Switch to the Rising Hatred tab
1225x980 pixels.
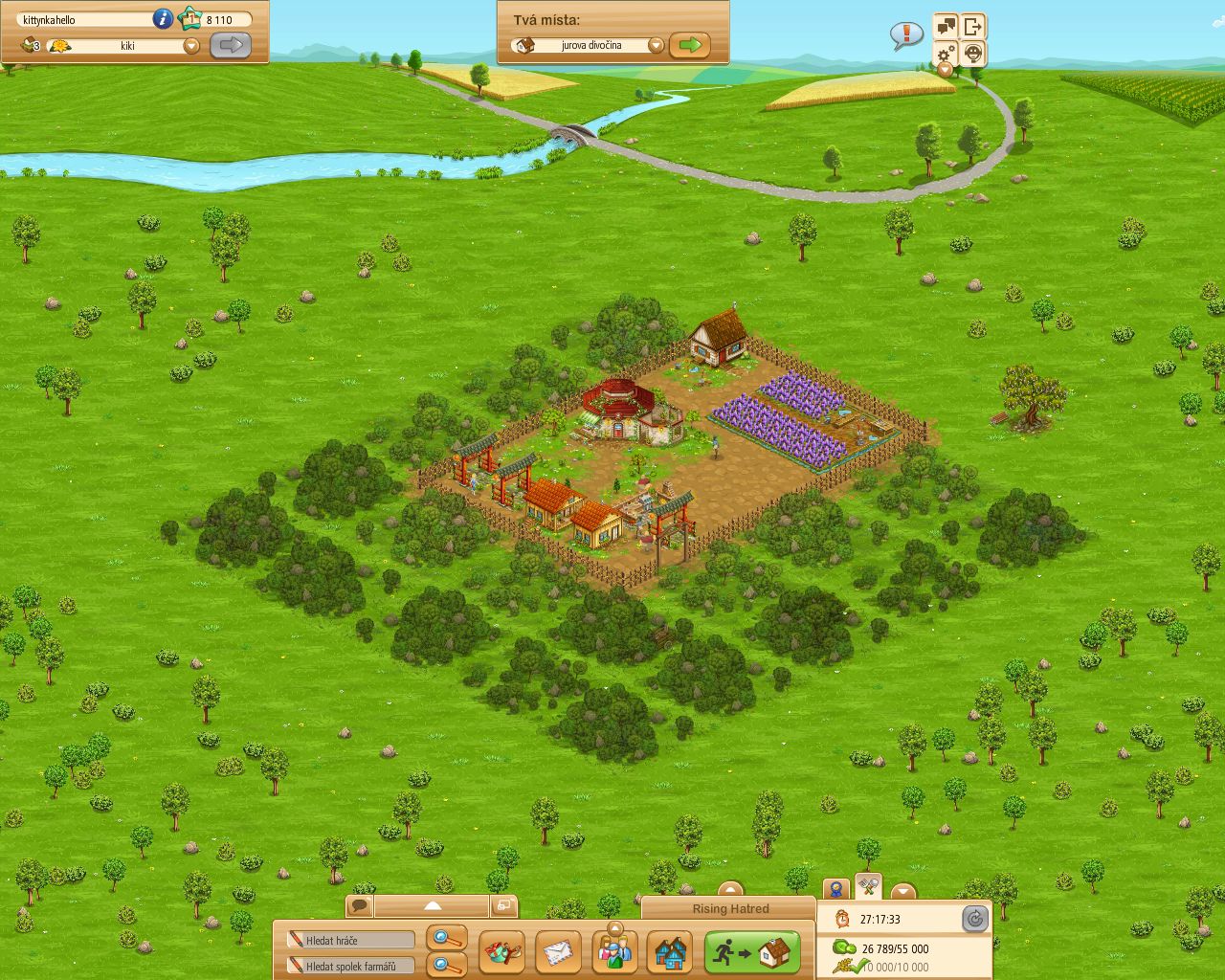729,908
